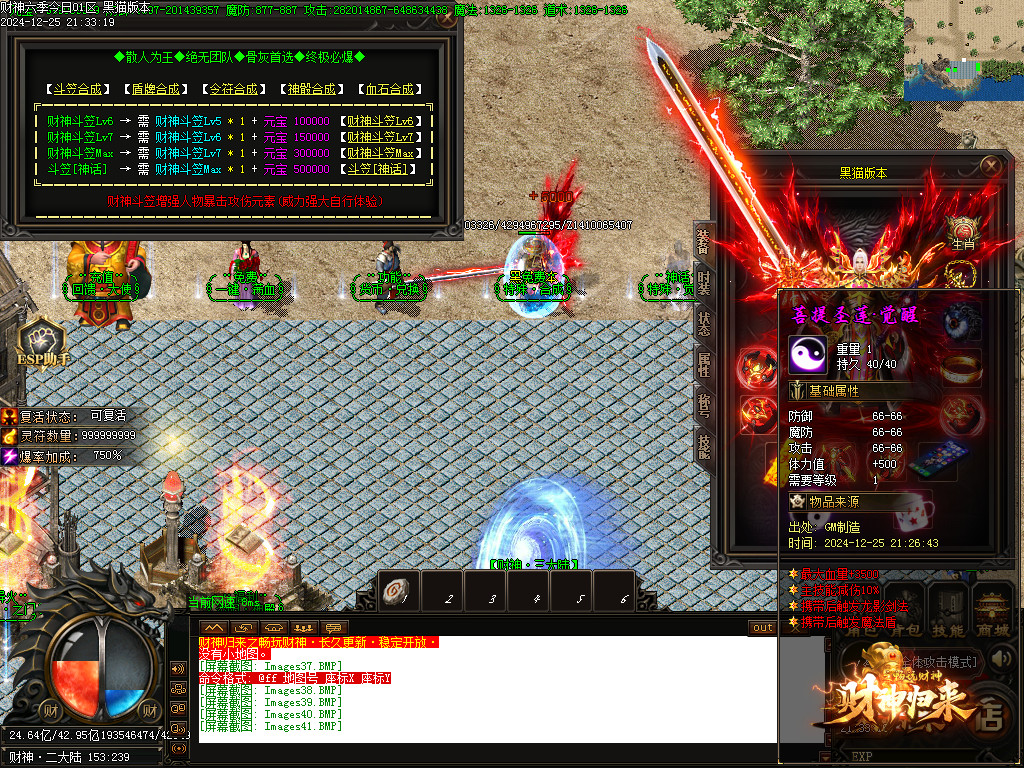Close the crafting dialog window
1024x768 pixels.
446,17
